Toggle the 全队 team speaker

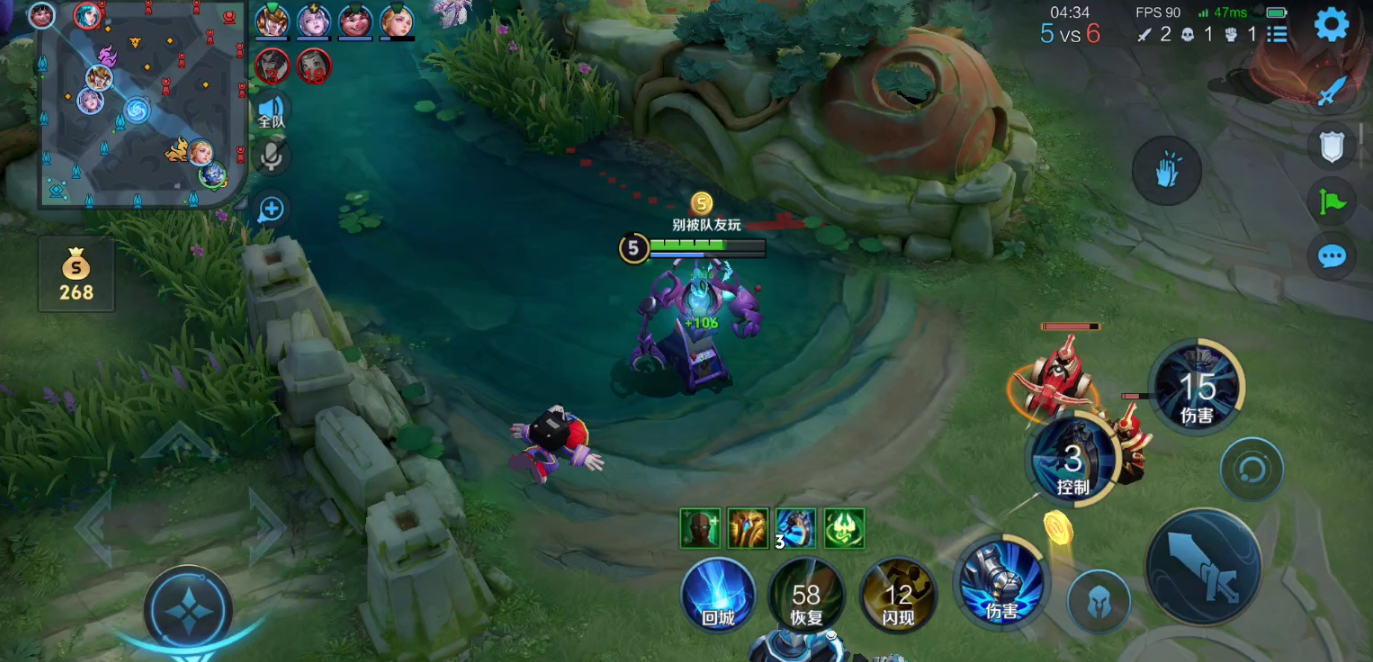[271, 111]
